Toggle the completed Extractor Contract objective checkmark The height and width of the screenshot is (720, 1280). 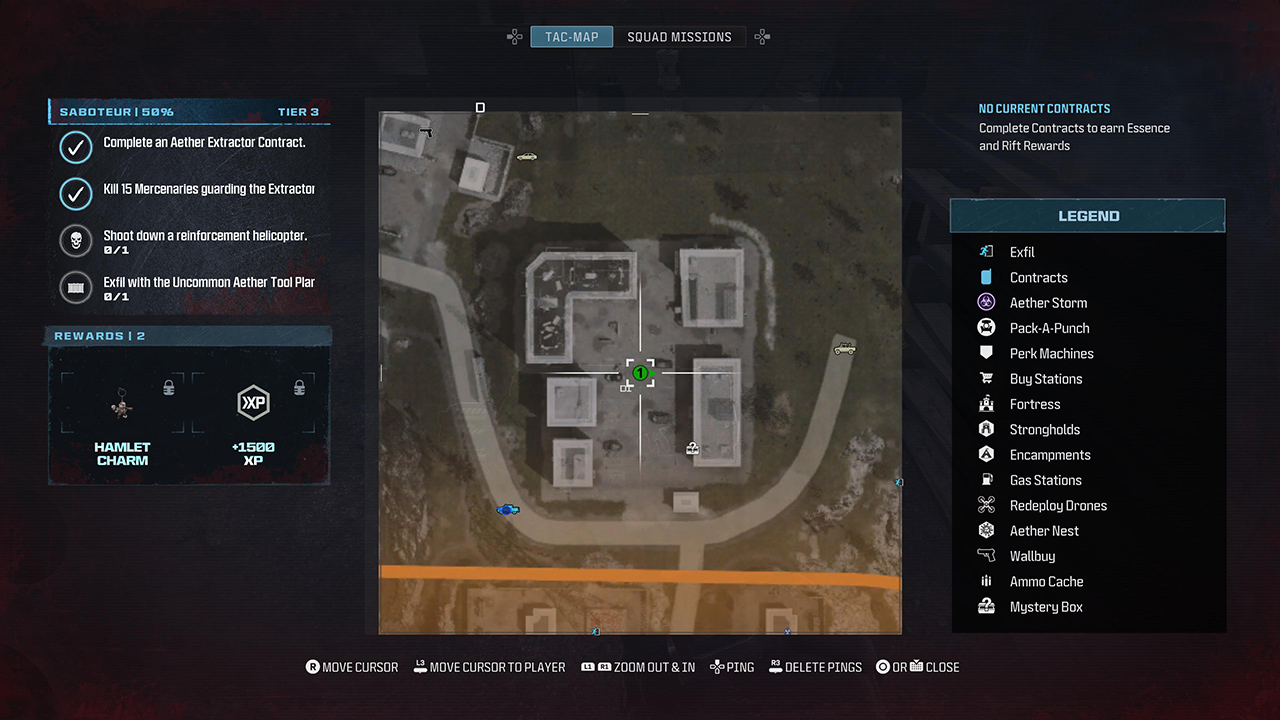(76, 147)
